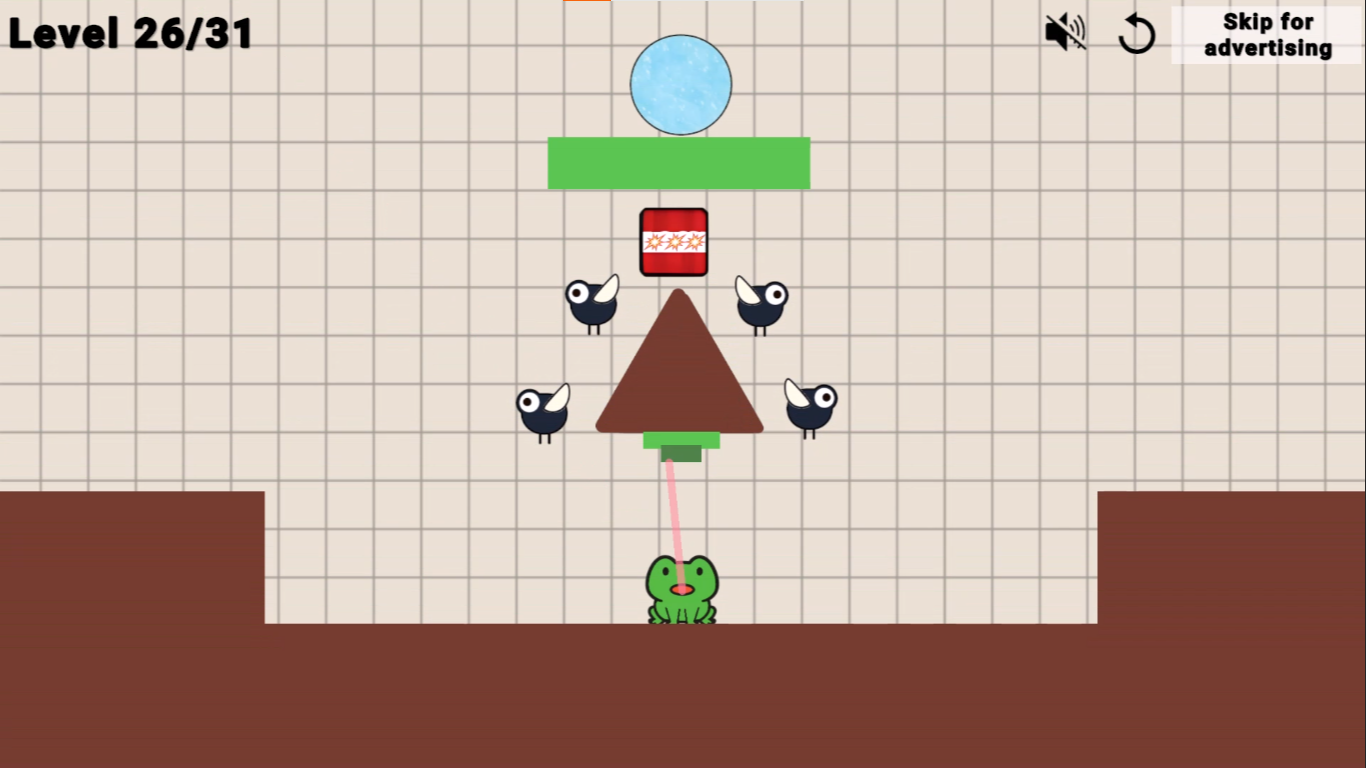Tap the TNT explosive block

tap(675, 240)
